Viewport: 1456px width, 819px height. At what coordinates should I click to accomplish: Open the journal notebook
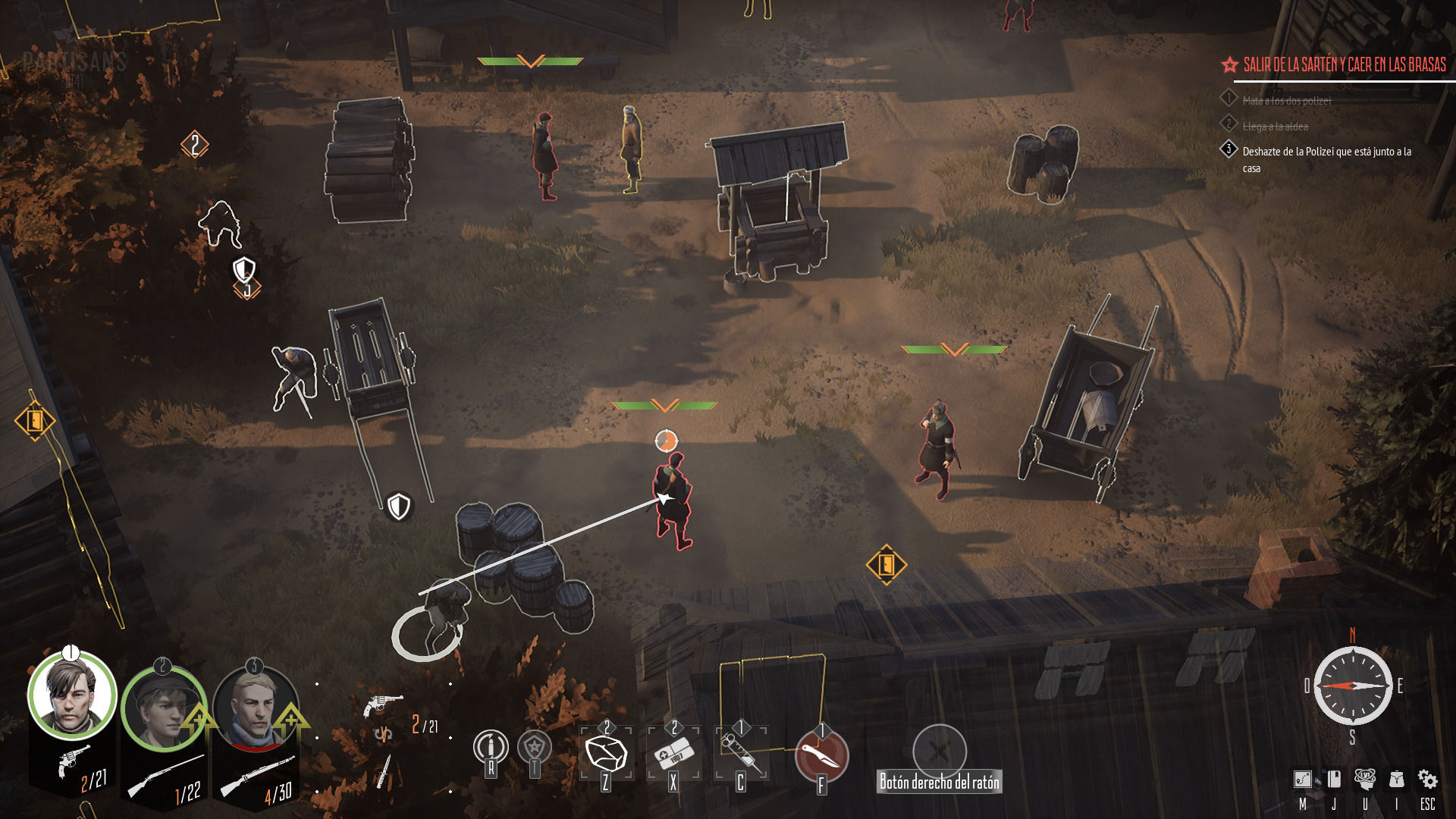[1334, 780]
